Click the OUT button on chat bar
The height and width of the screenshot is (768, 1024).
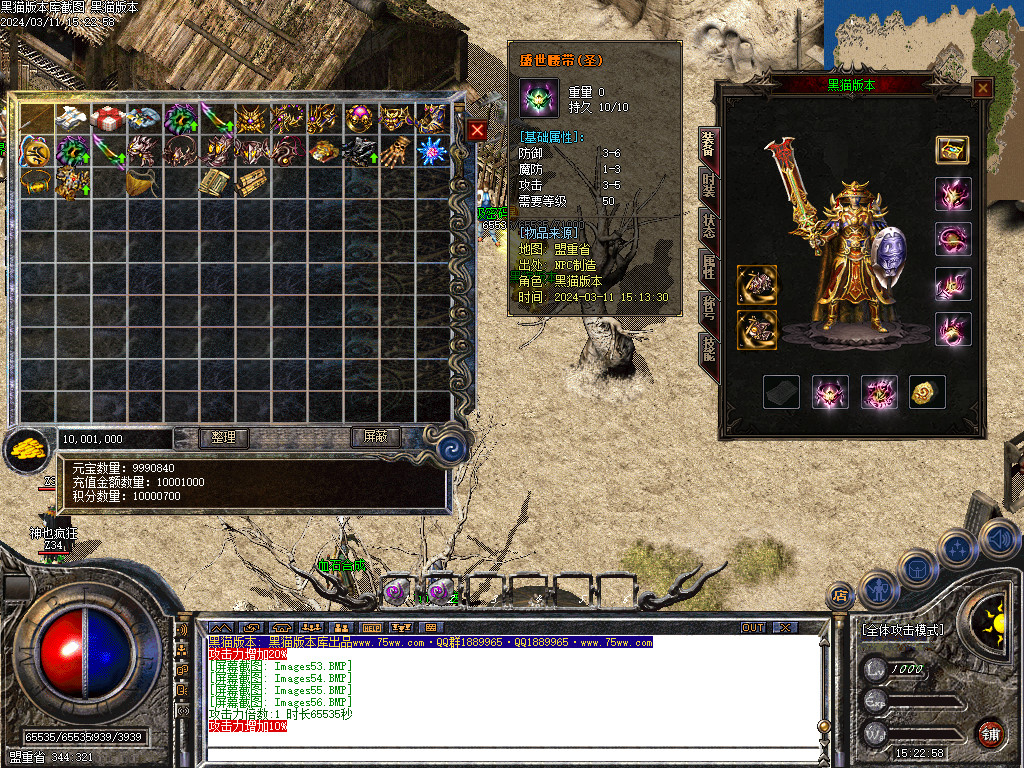753,628
